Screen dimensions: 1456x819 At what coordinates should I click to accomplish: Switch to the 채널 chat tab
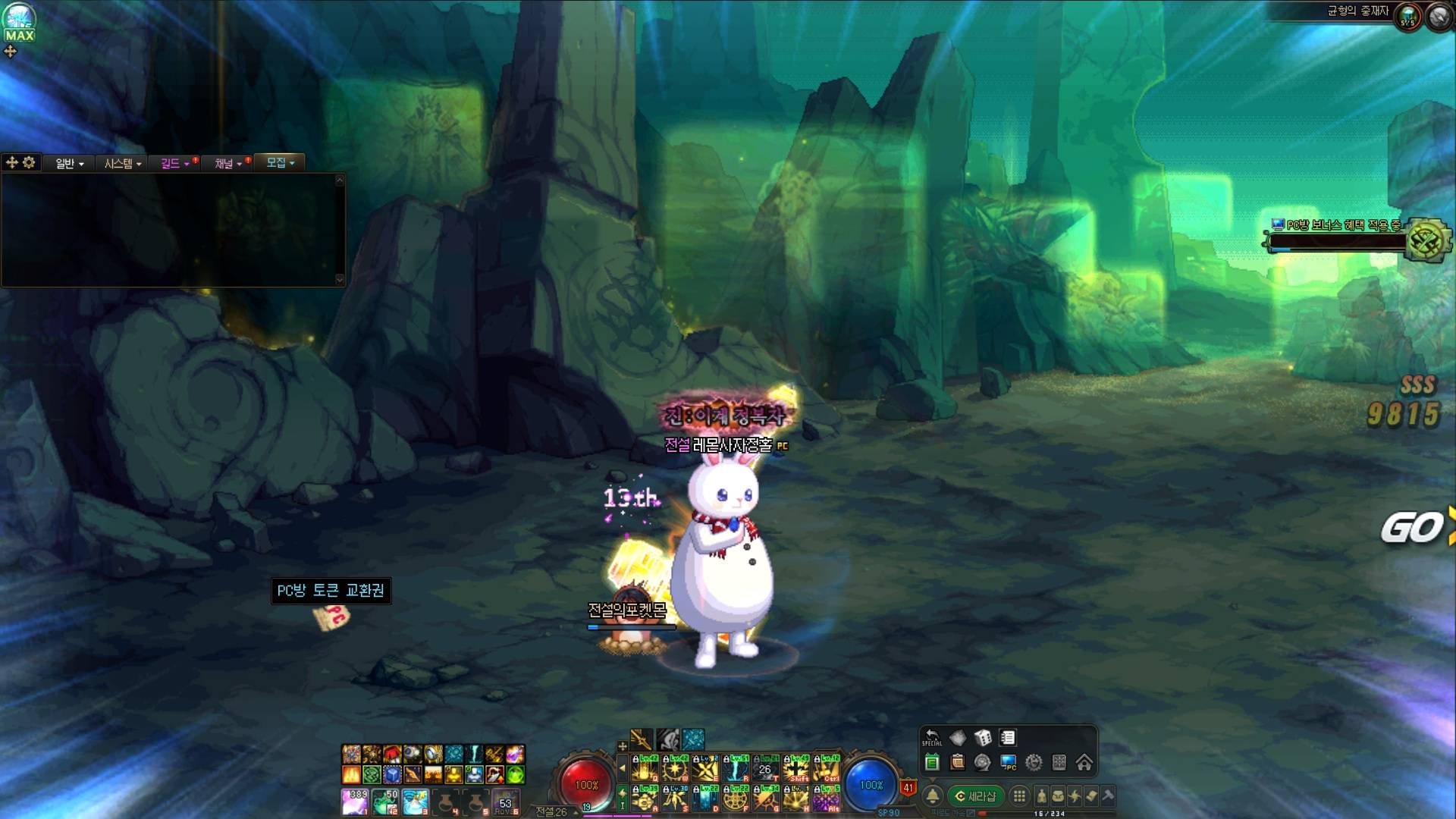(227, 163)
